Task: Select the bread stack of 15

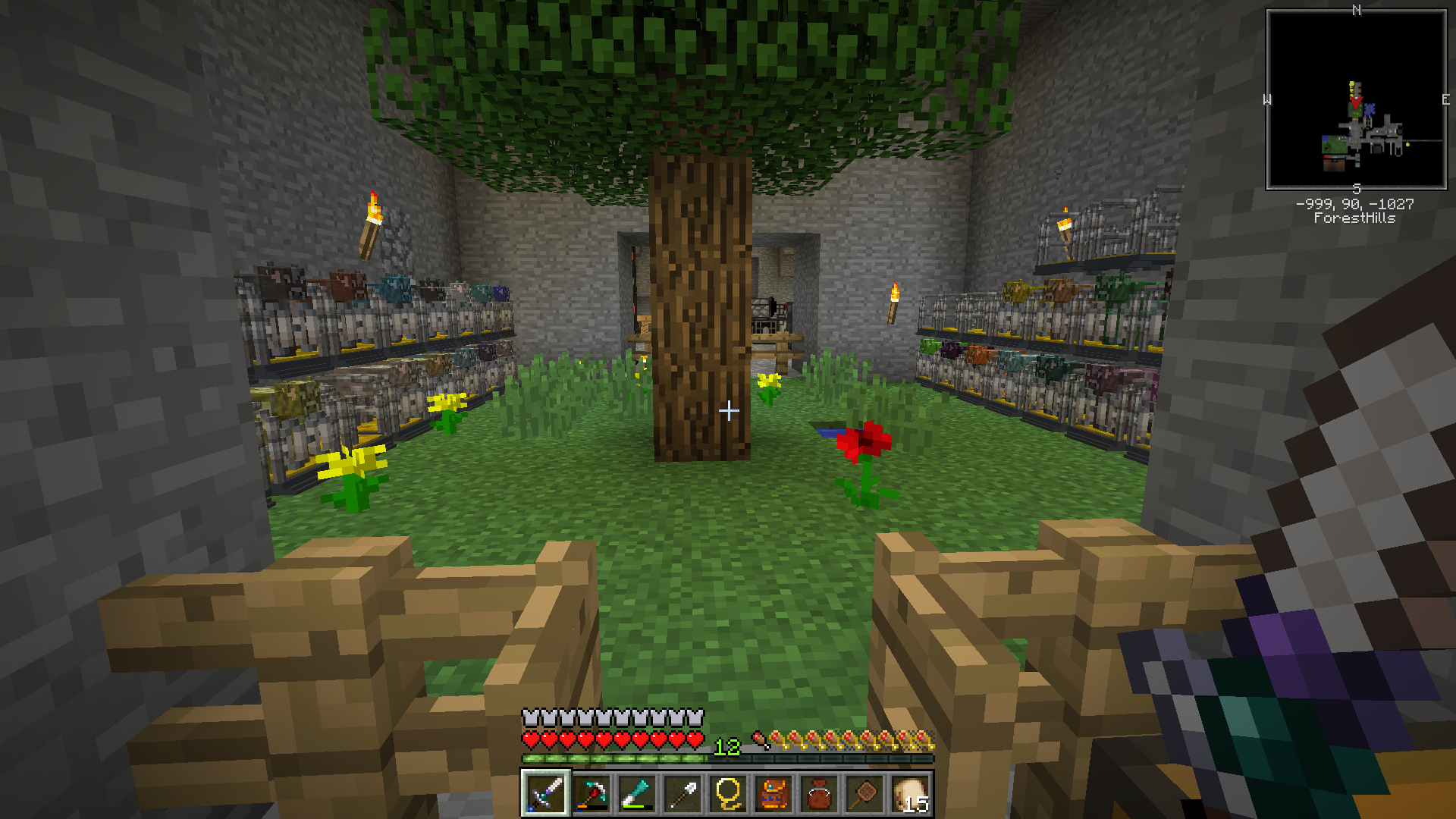Action: tap(910, 794)
